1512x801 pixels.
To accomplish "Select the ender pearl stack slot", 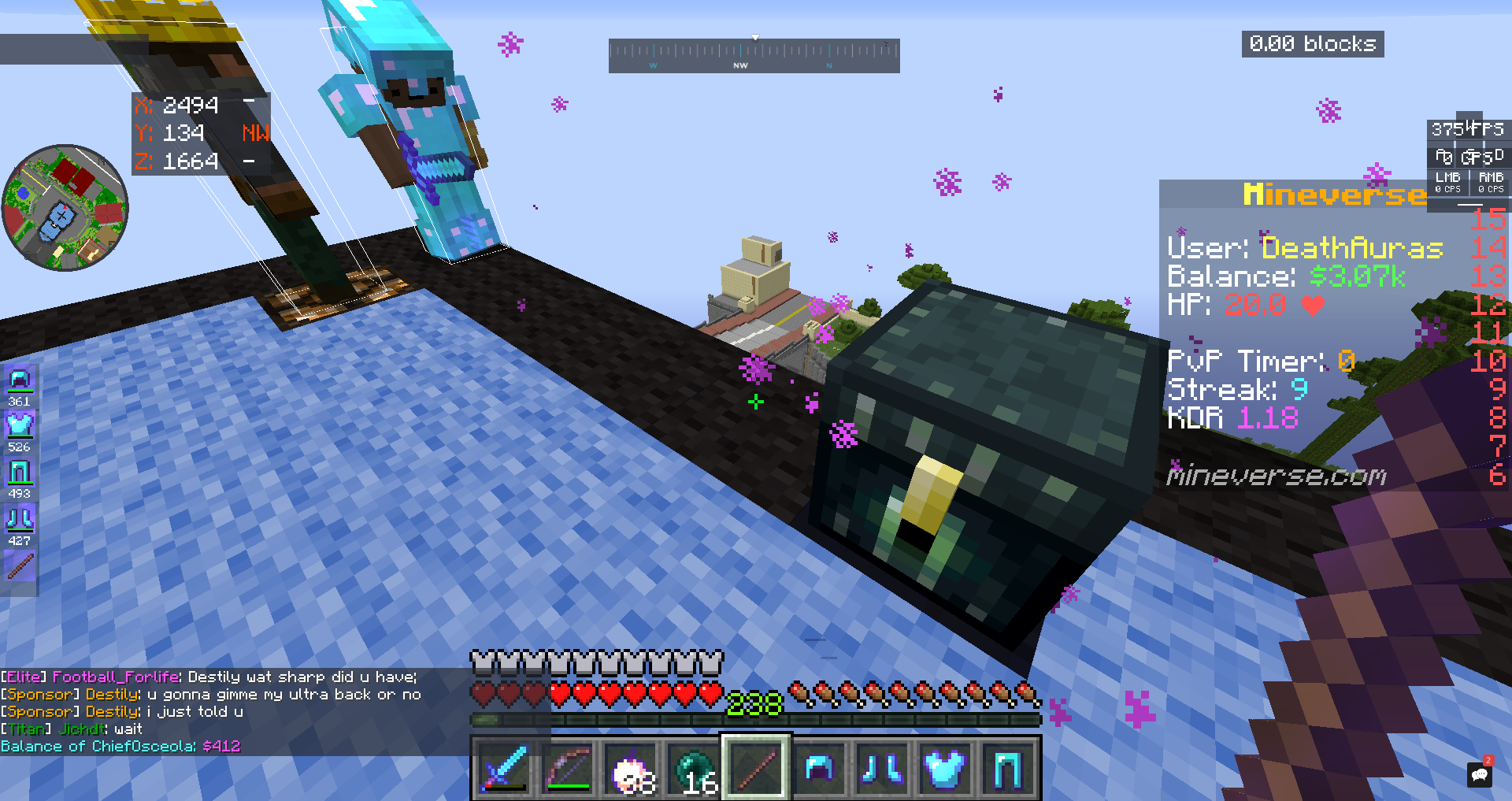I will coord(693,768).
